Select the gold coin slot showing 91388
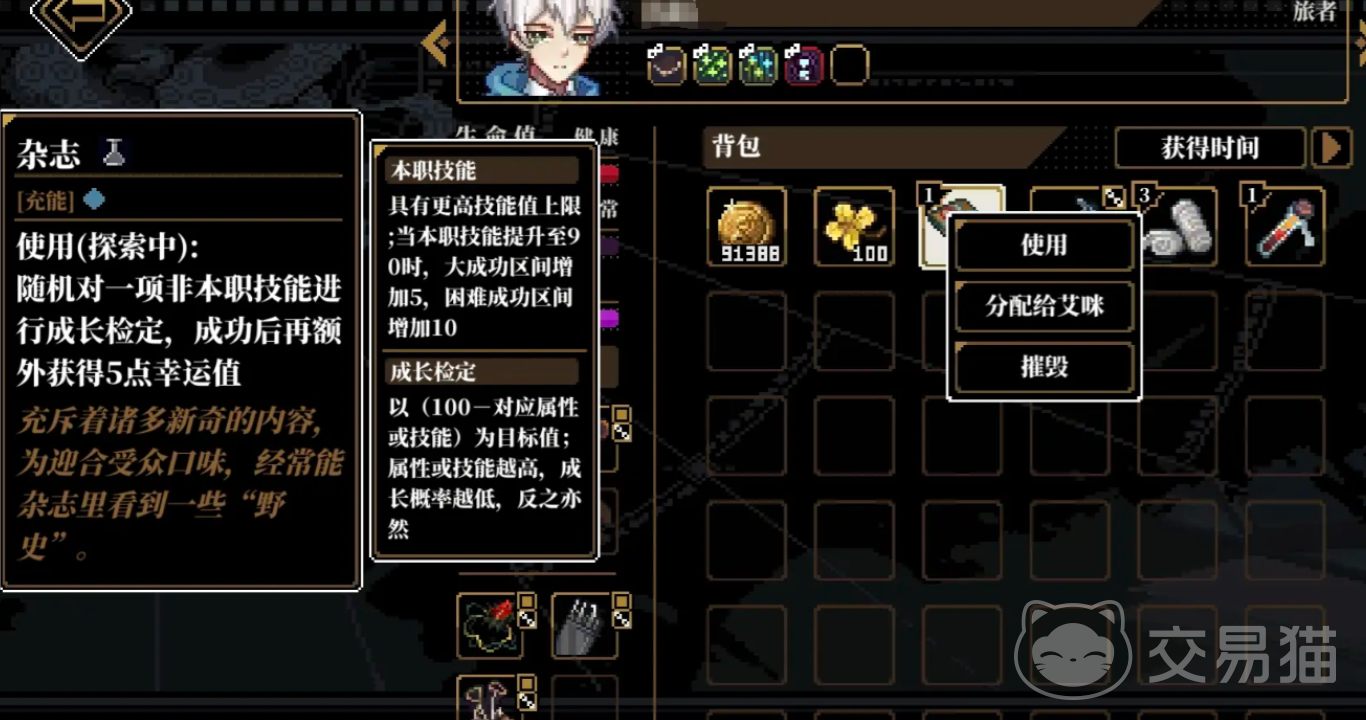The image size is (1366, 720). [x=747, y=228]
